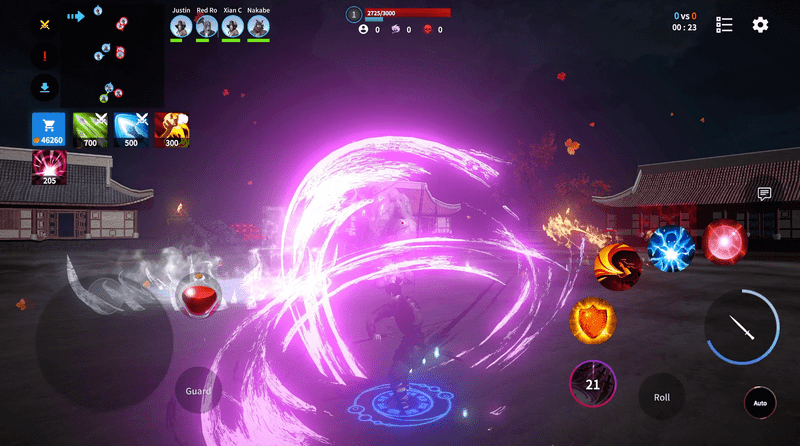Image resolution: width=800 pixels, height=446 pixels.
Task: Buy the red fist item costing 300
Action: [172, 130]
